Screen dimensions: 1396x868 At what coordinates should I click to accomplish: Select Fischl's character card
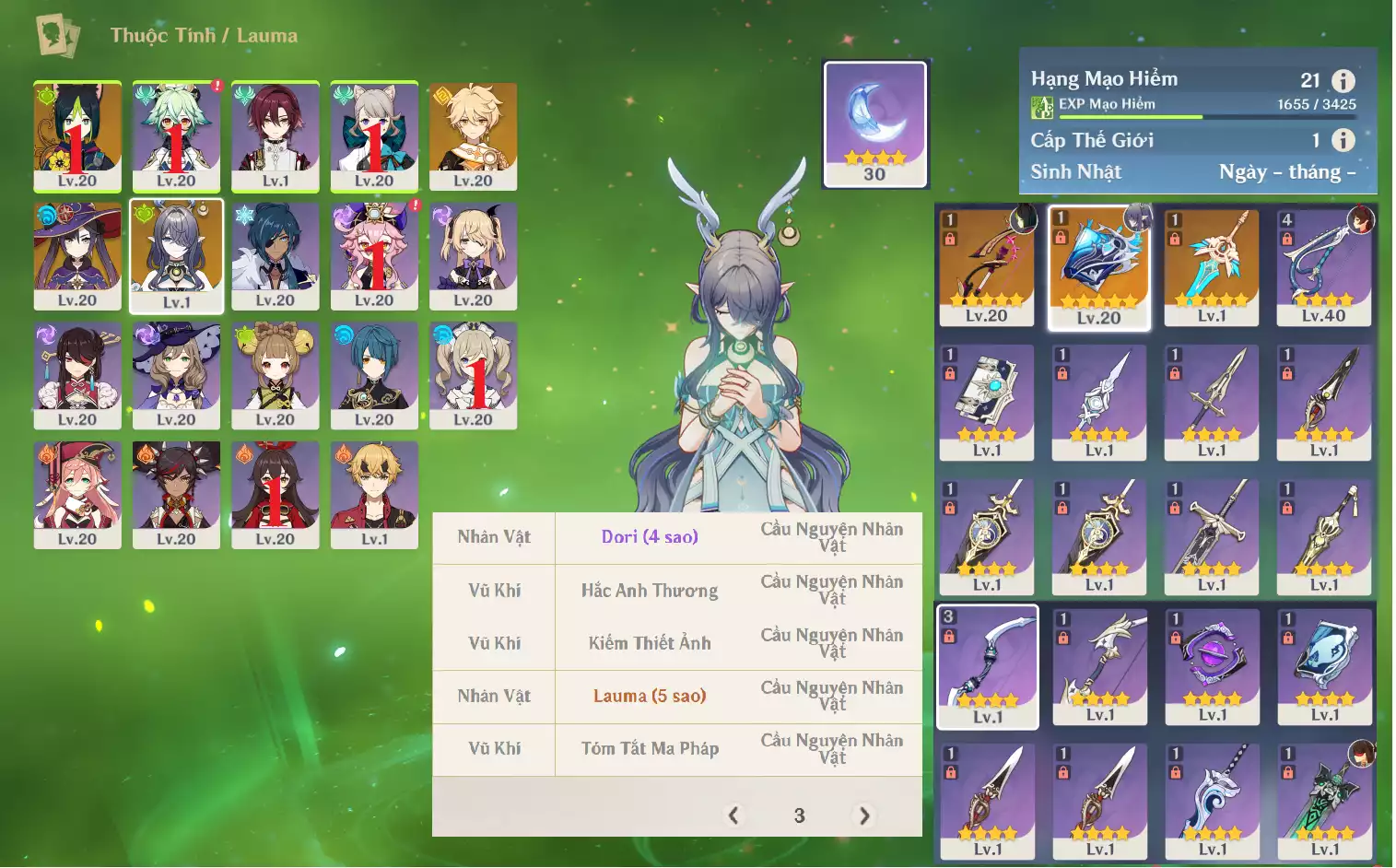[473, 255]
